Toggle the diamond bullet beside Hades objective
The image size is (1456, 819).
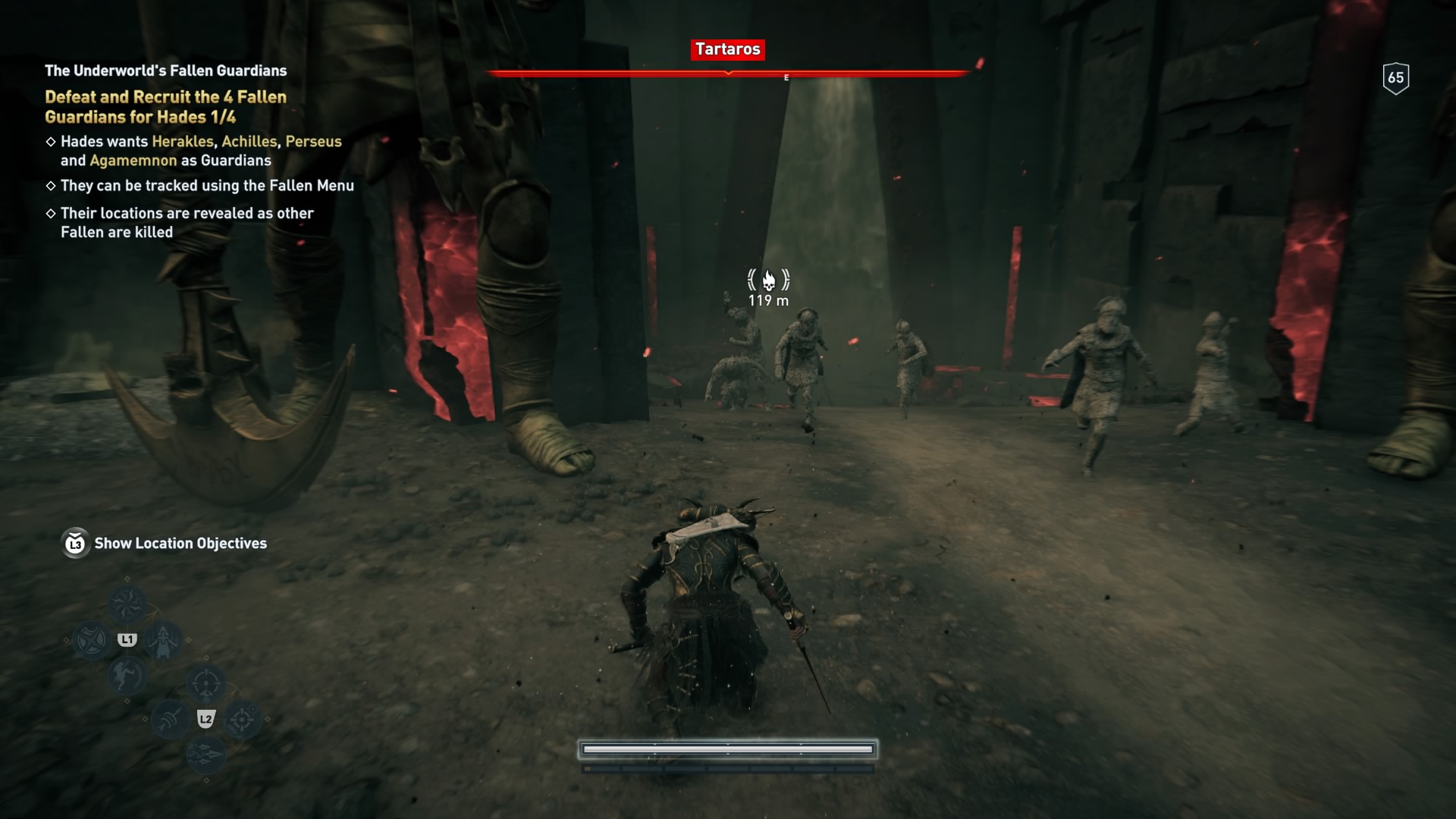click(51, 141)
